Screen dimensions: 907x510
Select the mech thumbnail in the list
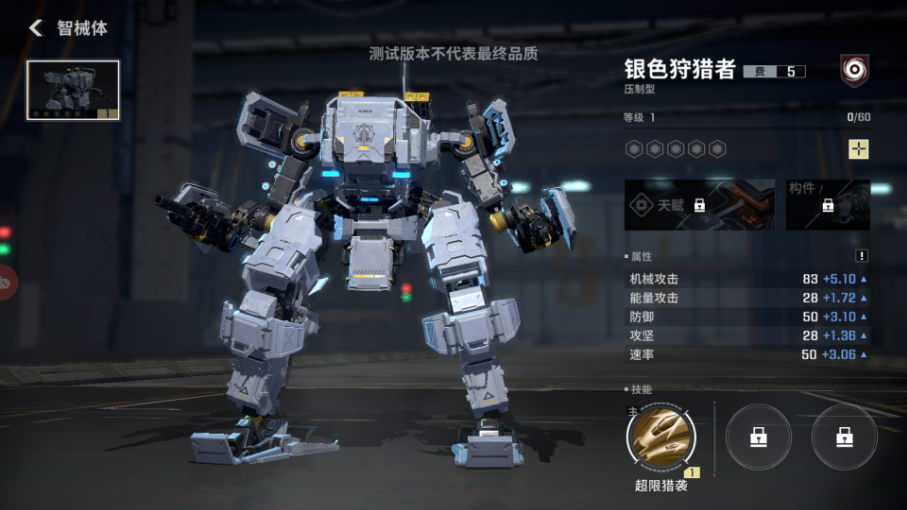click(73, 90)
